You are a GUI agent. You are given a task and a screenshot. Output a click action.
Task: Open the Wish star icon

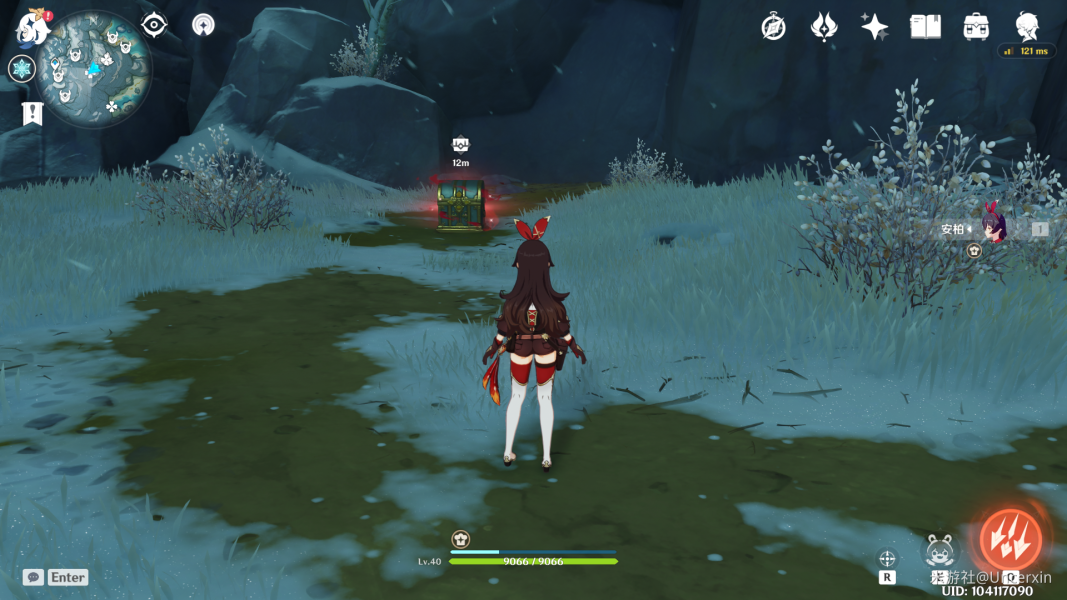pyautogui.click(x=875, y=27)
